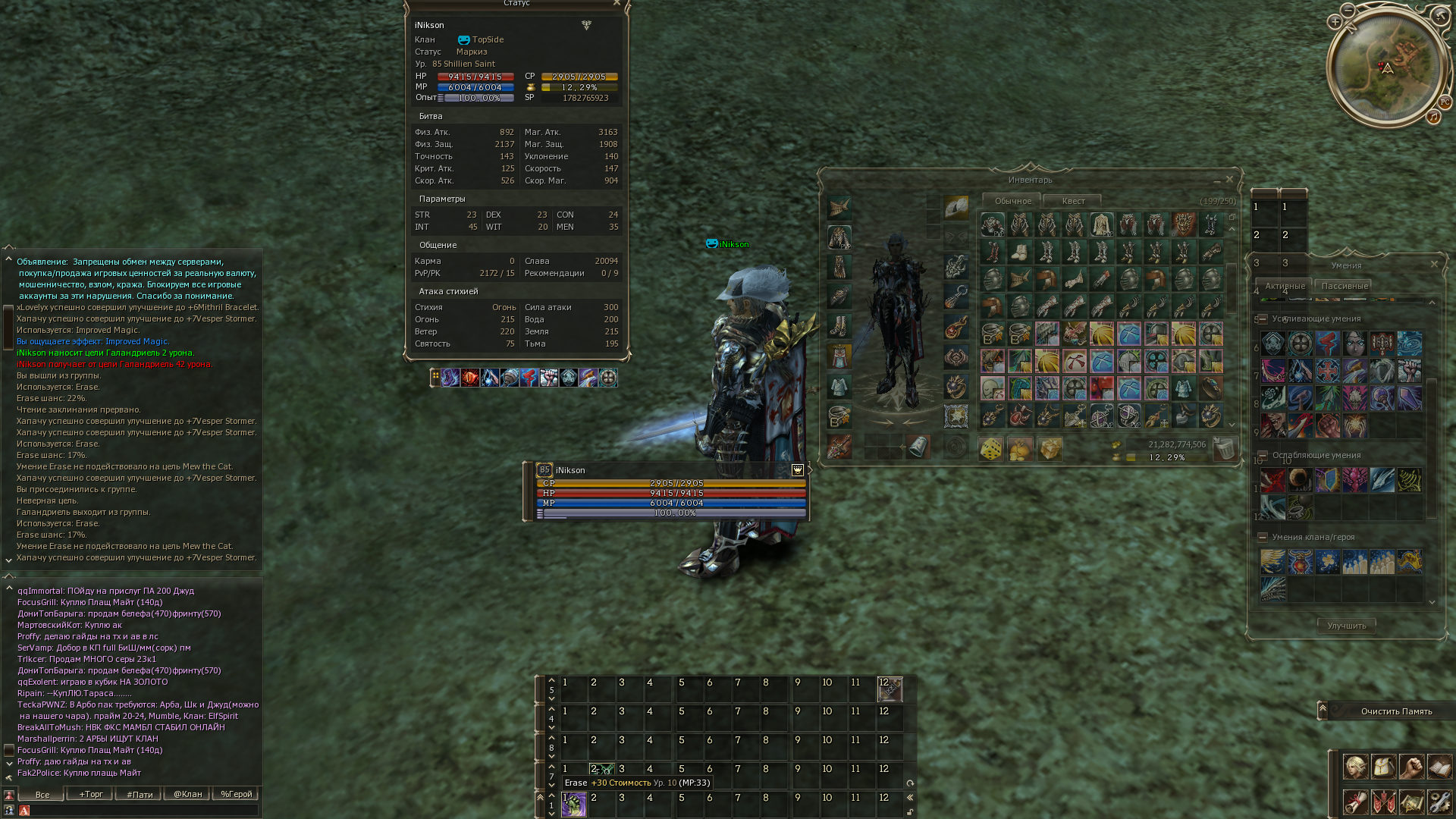1456x819 pixels.
Task: Open the character info icon at bottom right
Action: point(1355,767)
